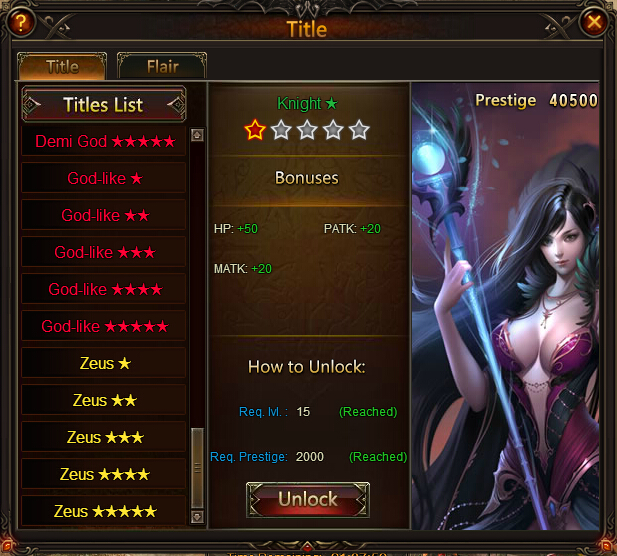617x556 pixels.
Task: Choose the God-like four-star title
Action: pos(105,289)
